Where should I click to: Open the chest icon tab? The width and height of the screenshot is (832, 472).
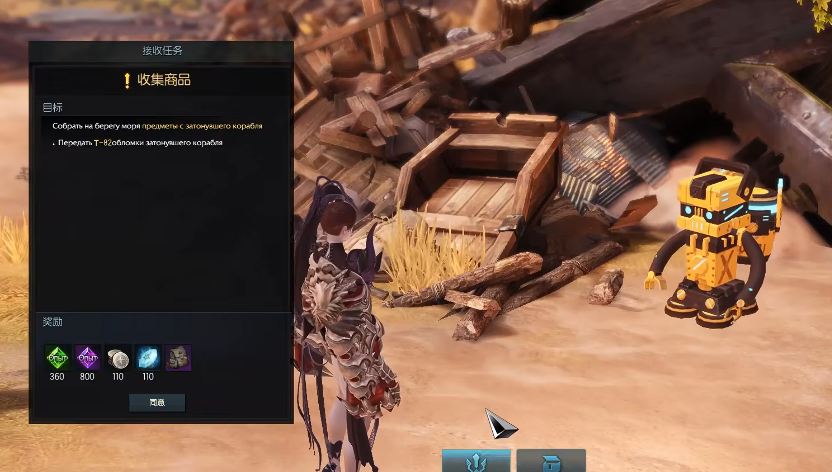click(550, 462)
